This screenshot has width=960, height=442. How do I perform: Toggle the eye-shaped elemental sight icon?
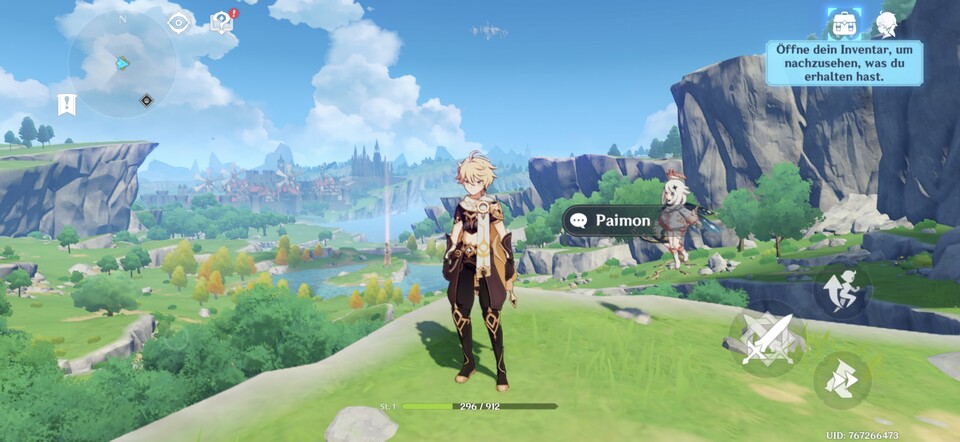pyautogui.click(x=180, y=23)
